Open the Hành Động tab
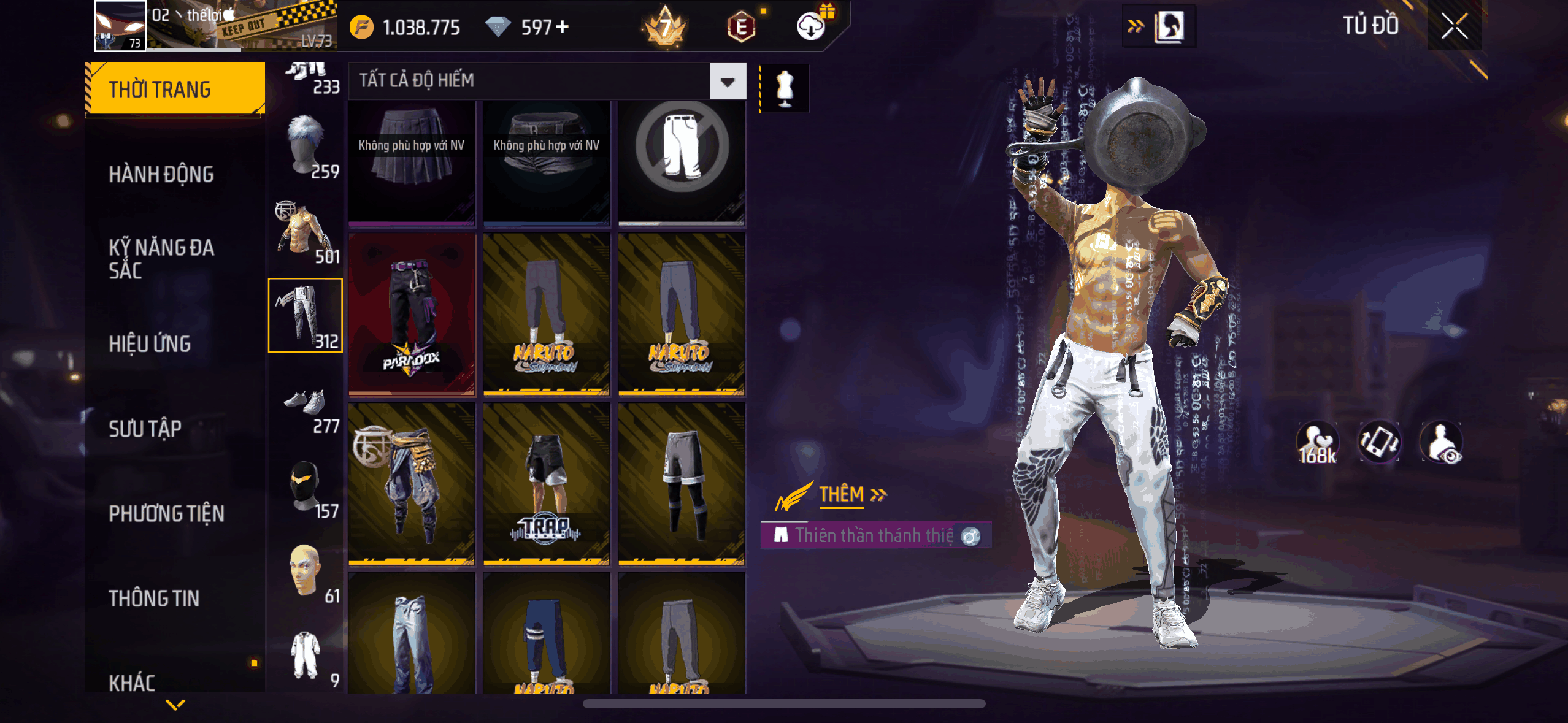1568x723 pixels. click(161, 175)
